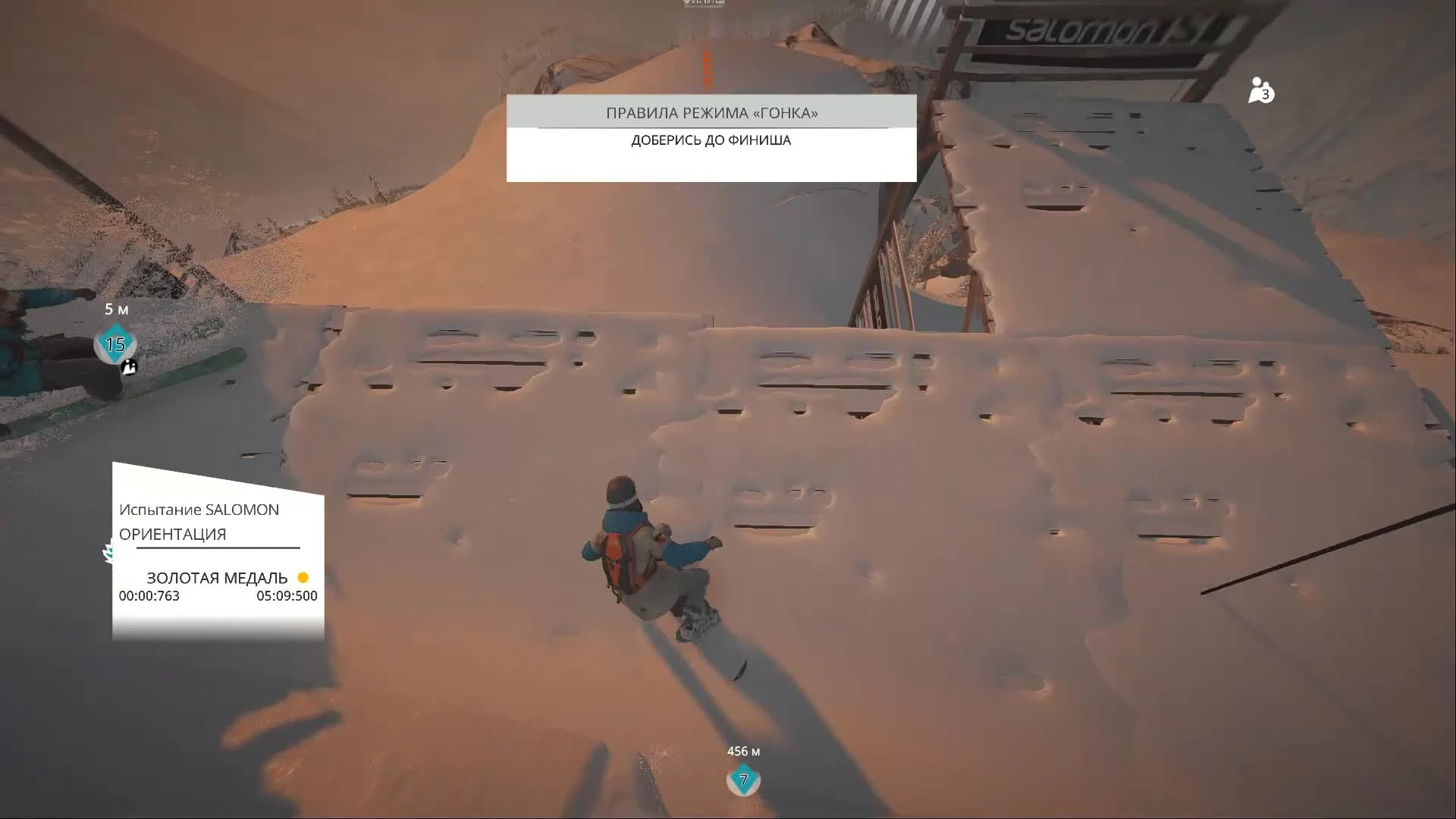The image size is (1456, 819).
Task: Expand the ПРАВИЛА РЕЖИМА «ГОНКА» rules panel
Action: click(711, 113)
